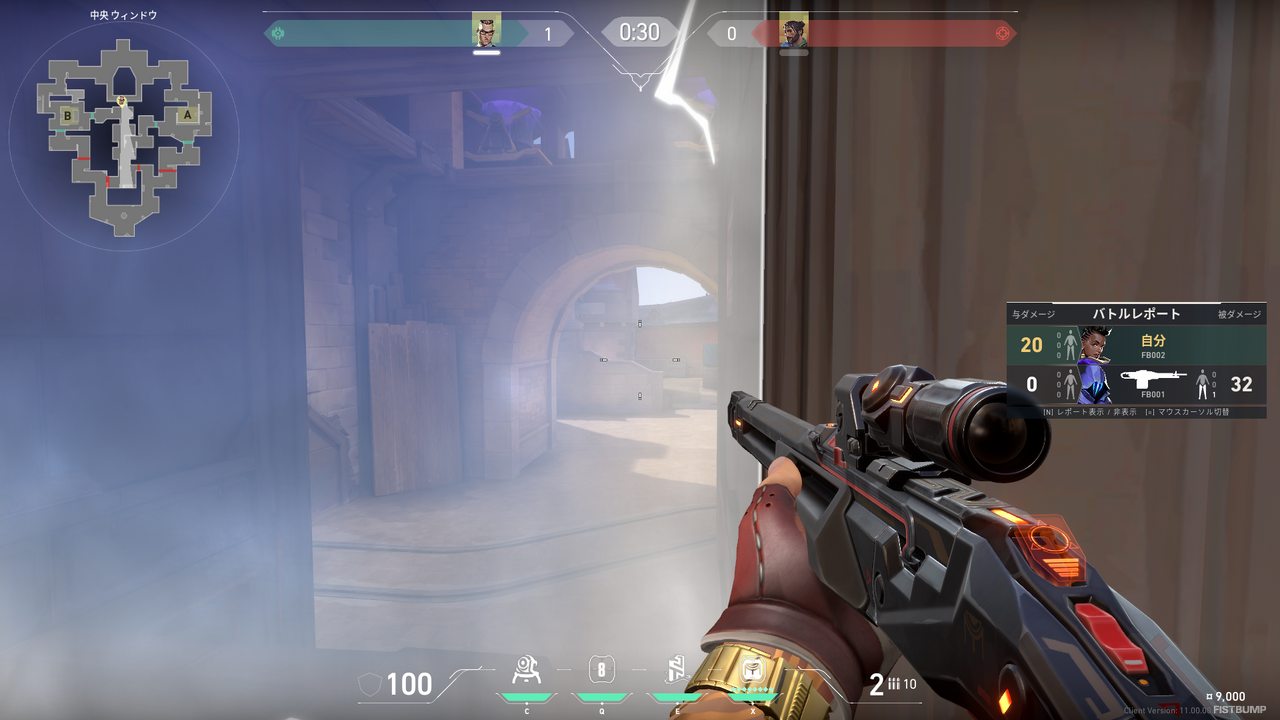Activate the Trademark trap ability icon
Viewport: 1280px width, 720px height.
[526, 670]
